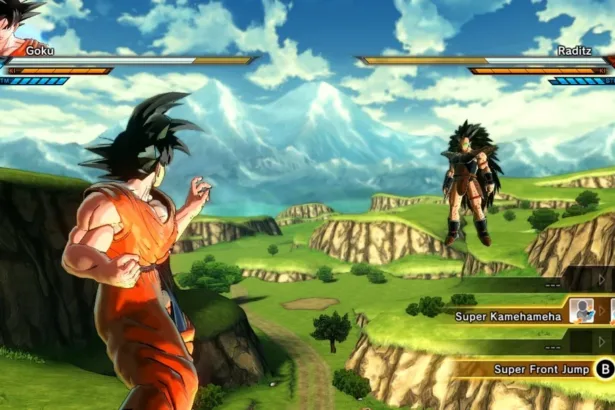The height and width of the screenshot is (410, 615).
Task: Click the Super Kamehameha skill icon
Action: coord(582,311)
